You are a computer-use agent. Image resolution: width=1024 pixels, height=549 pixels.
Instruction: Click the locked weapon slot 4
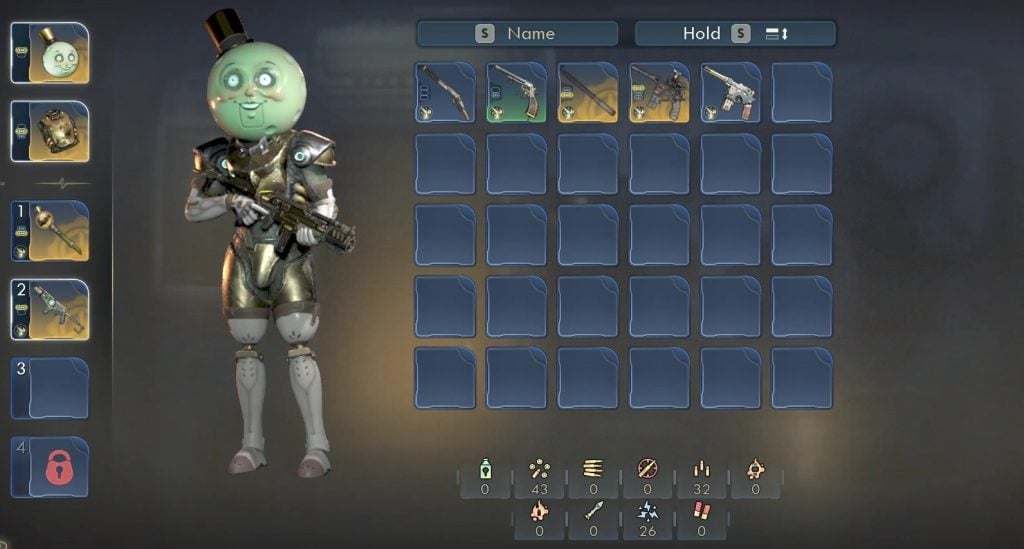point(50,467)
